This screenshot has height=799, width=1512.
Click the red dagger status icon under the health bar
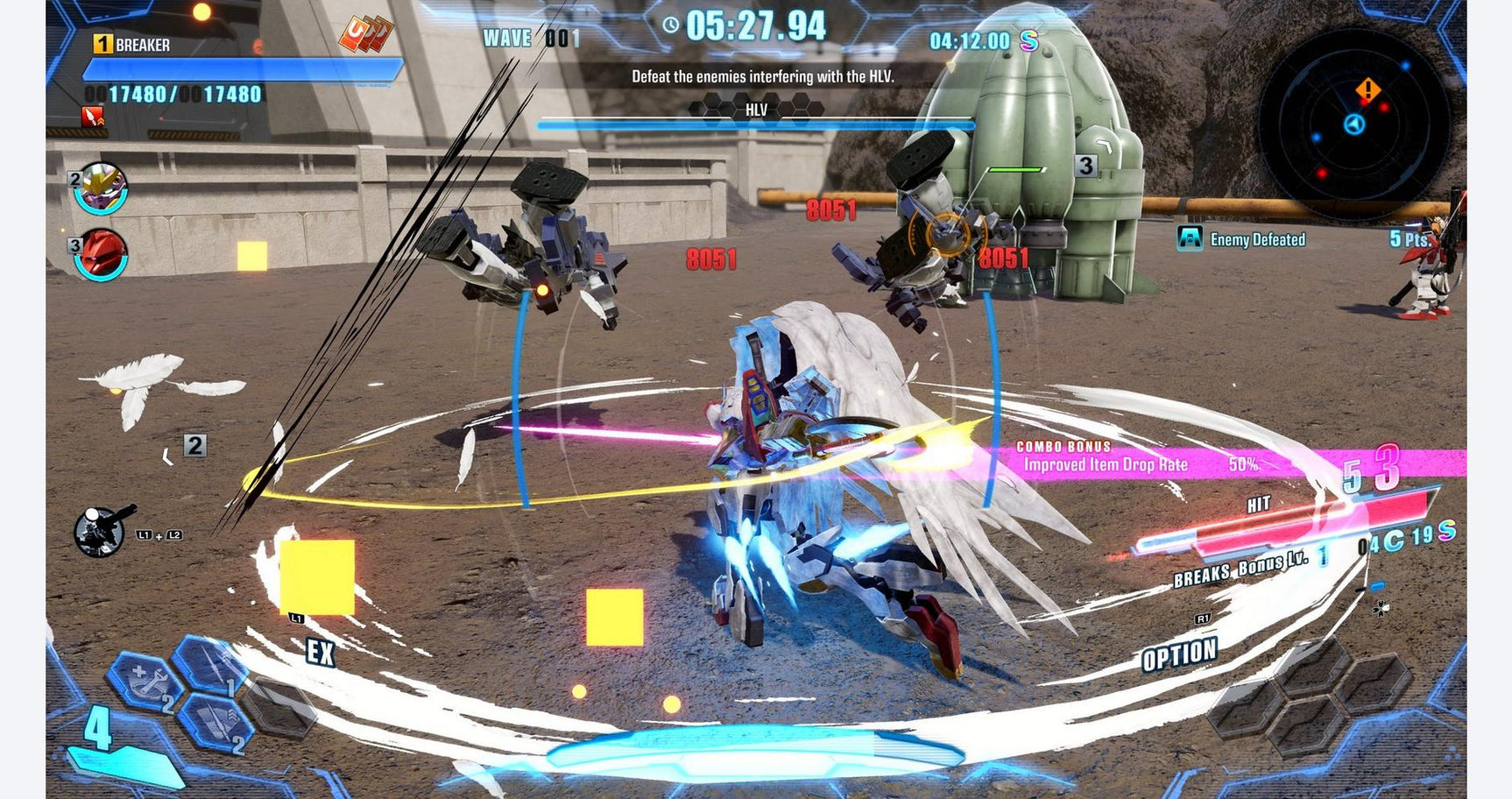click(x=92, y=117)
